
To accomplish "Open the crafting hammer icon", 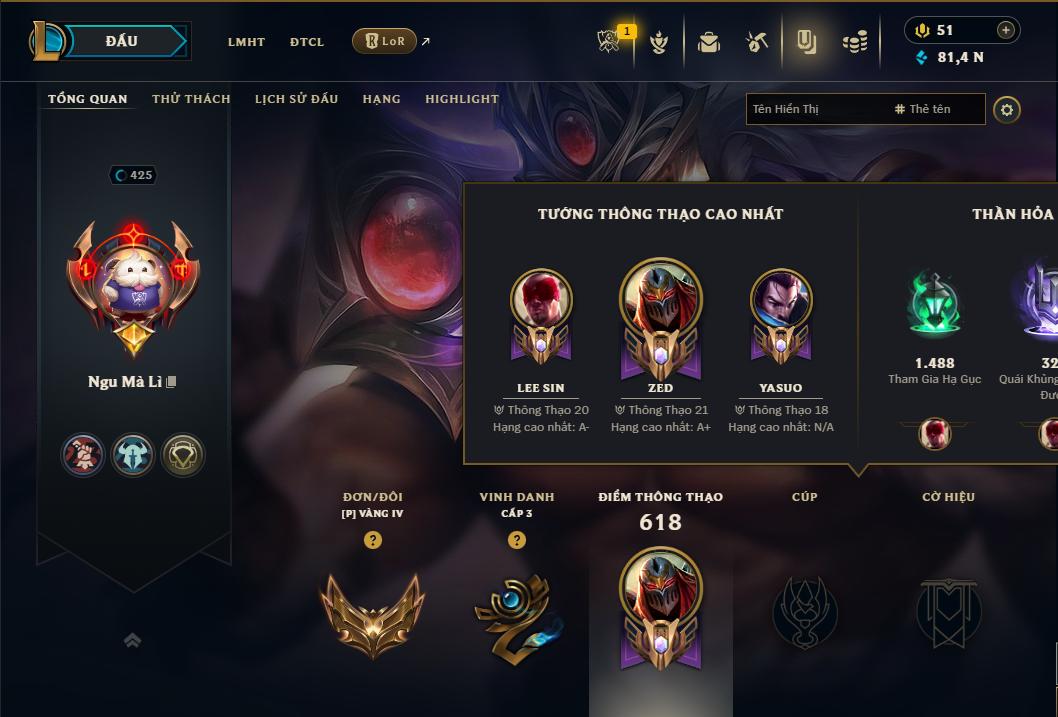I will coord(757,42).
